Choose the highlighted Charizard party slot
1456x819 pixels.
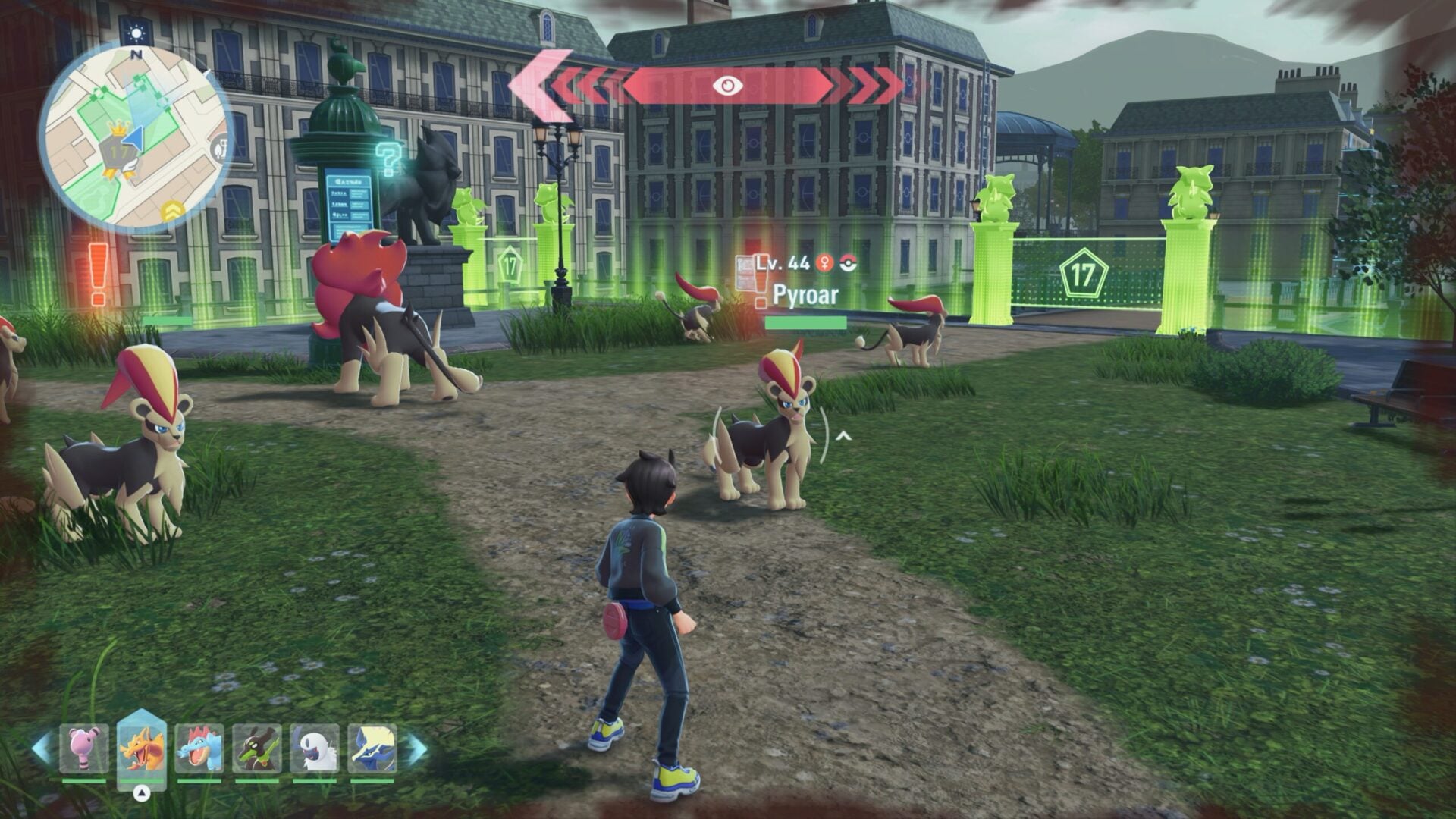tap(142, 749)
